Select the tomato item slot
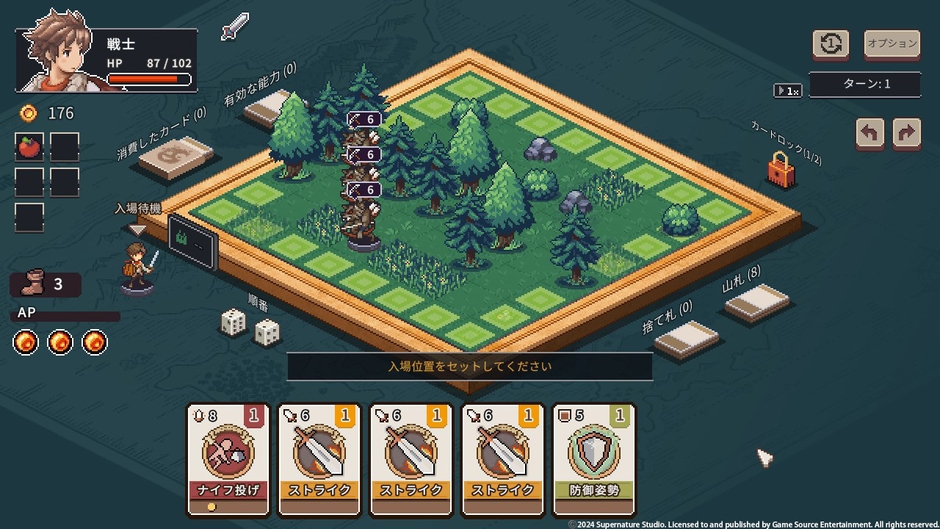Screen dimensions: 940x529 (x=29, y=147)
